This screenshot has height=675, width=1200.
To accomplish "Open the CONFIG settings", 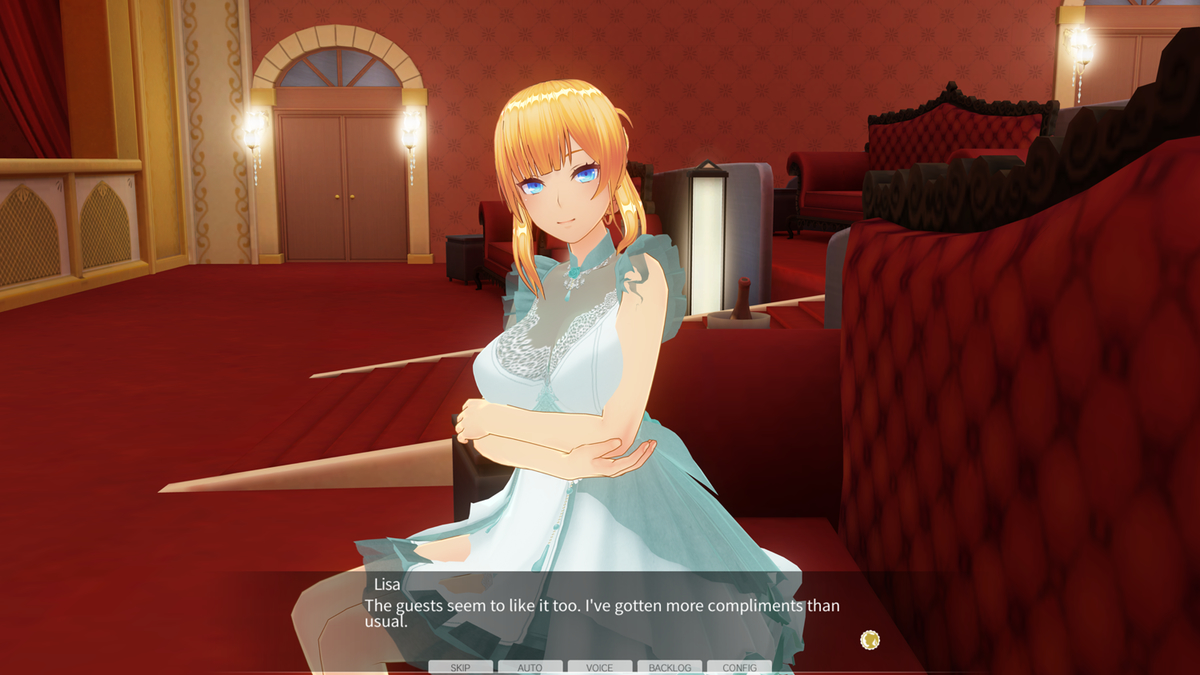I will click(x=739, y=667).
